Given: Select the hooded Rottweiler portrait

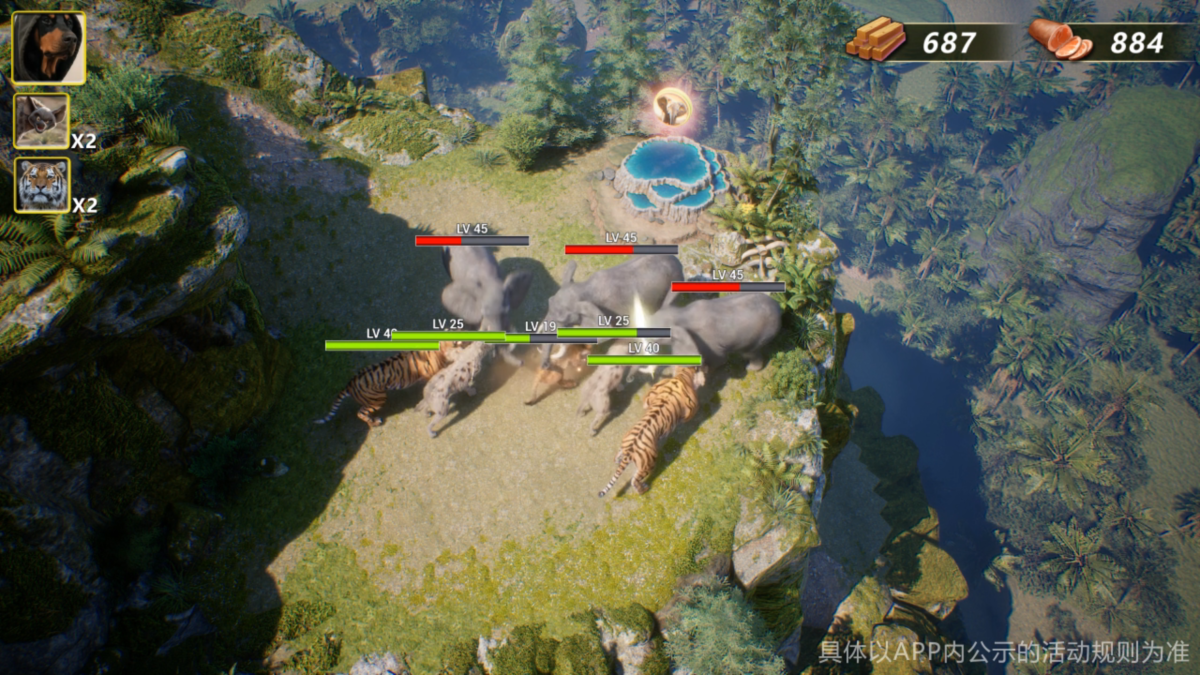Looking at the screenshot, I should point(48,47).
